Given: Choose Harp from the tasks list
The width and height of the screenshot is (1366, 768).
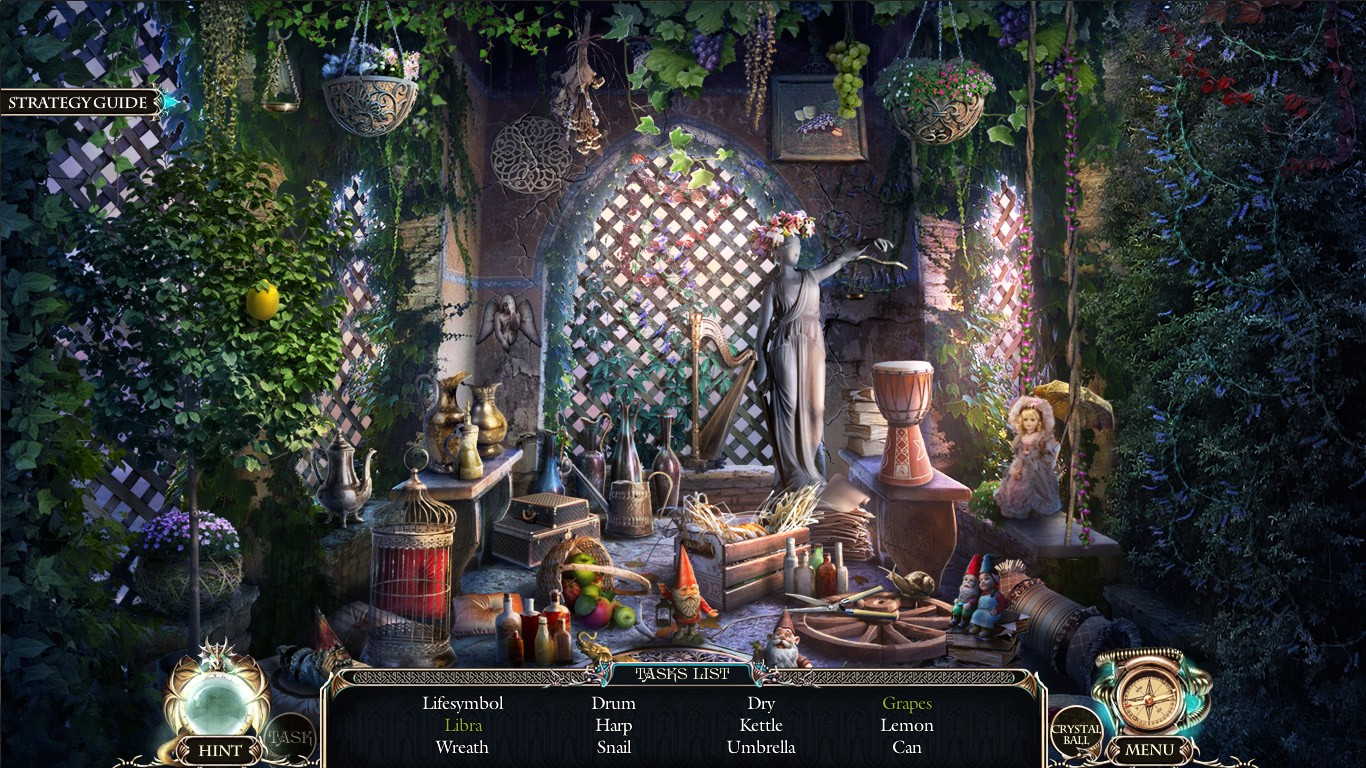Looking at the screenshot, I should click(x=613, y=725).
